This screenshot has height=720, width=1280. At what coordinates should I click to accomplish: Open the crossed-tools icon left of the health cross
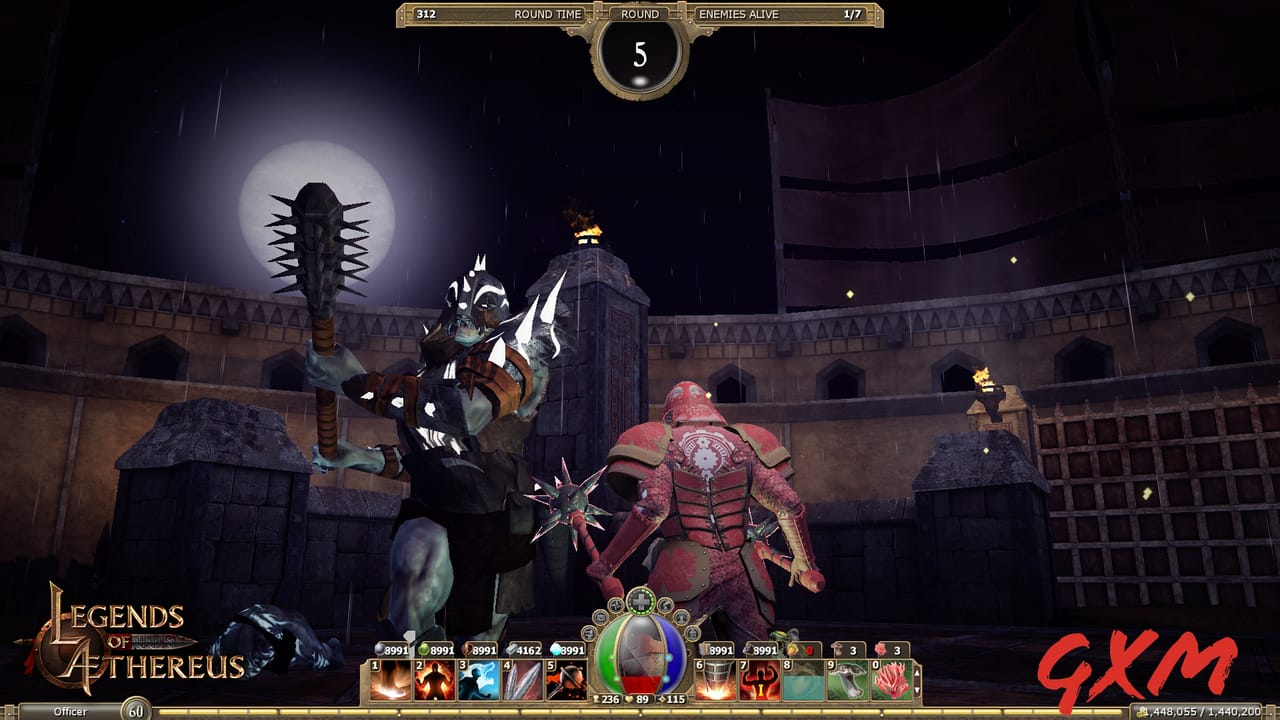click(x=615, y=606)
